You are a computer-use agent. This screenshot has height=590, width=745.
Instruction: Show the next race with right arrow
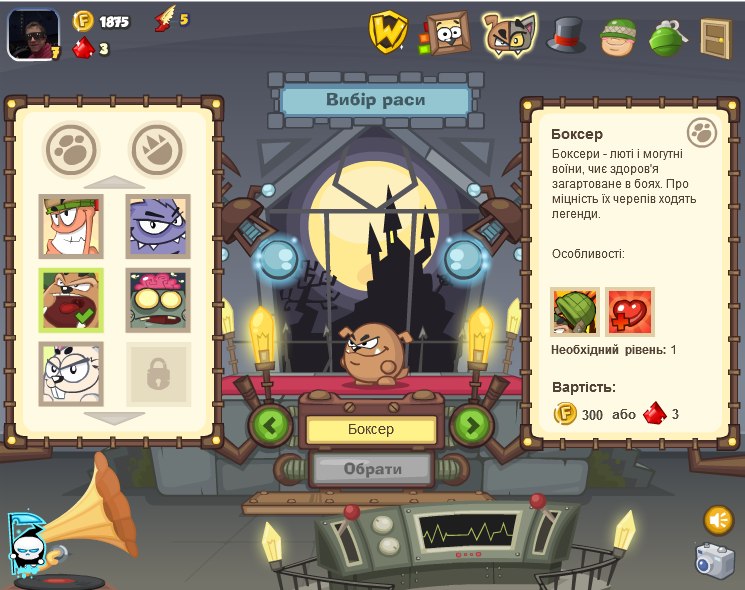pyautogui.click(x=472, y=425)
